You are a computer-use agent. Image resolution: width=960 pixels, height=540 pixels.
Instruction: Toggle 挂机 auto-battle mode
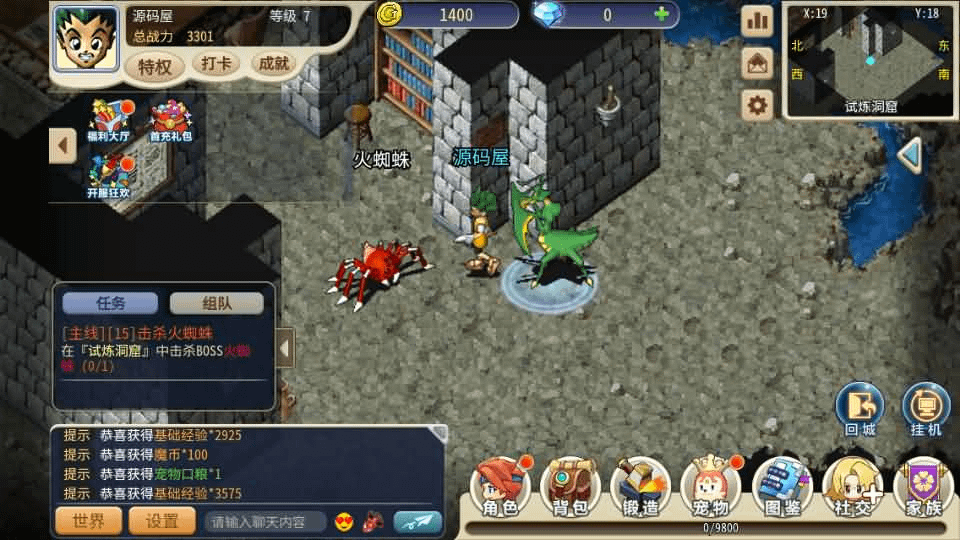click(x=926, y=408)
